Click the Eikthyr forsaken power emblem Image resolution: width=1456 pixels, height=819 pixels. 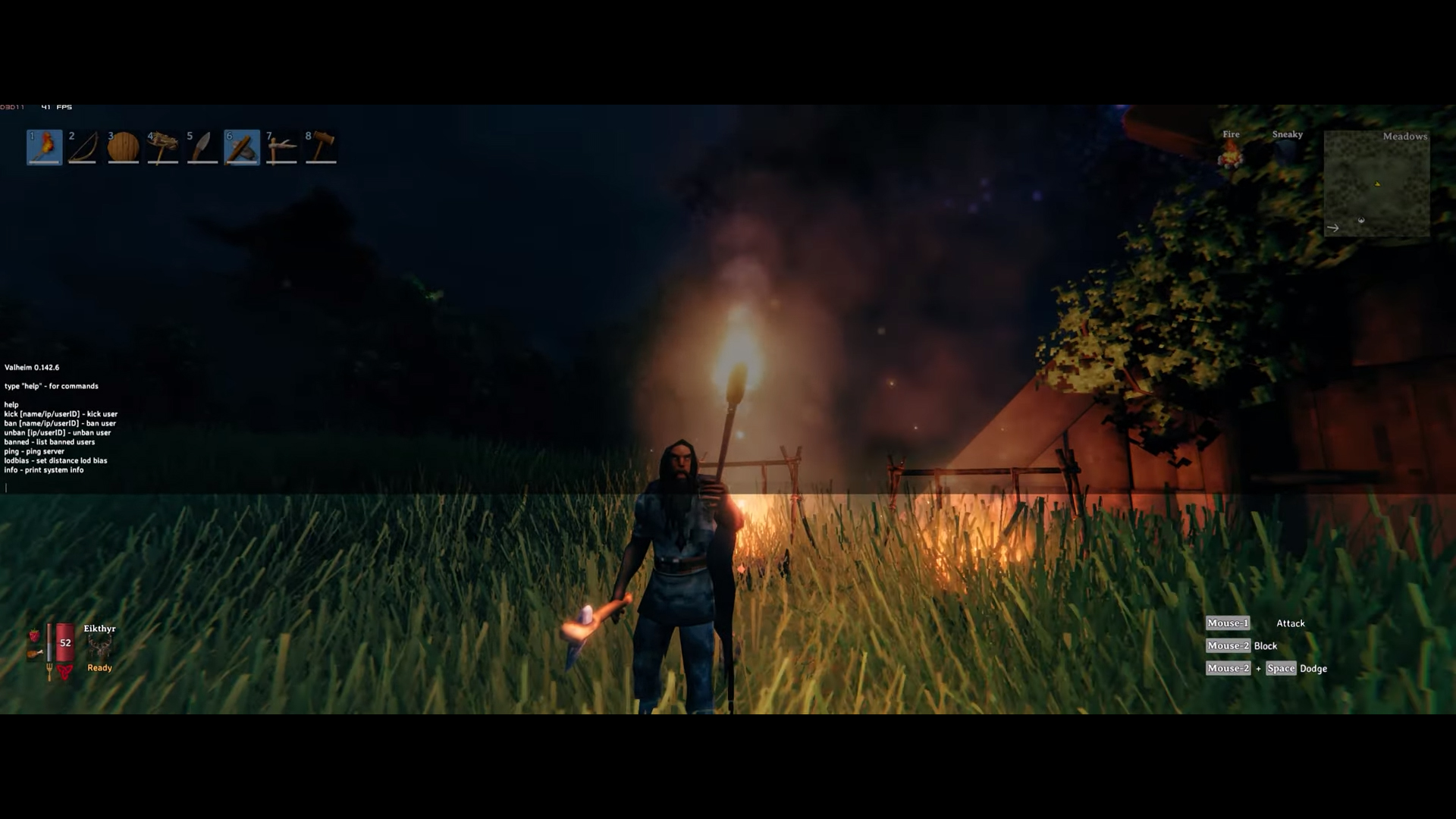[99, 645]
